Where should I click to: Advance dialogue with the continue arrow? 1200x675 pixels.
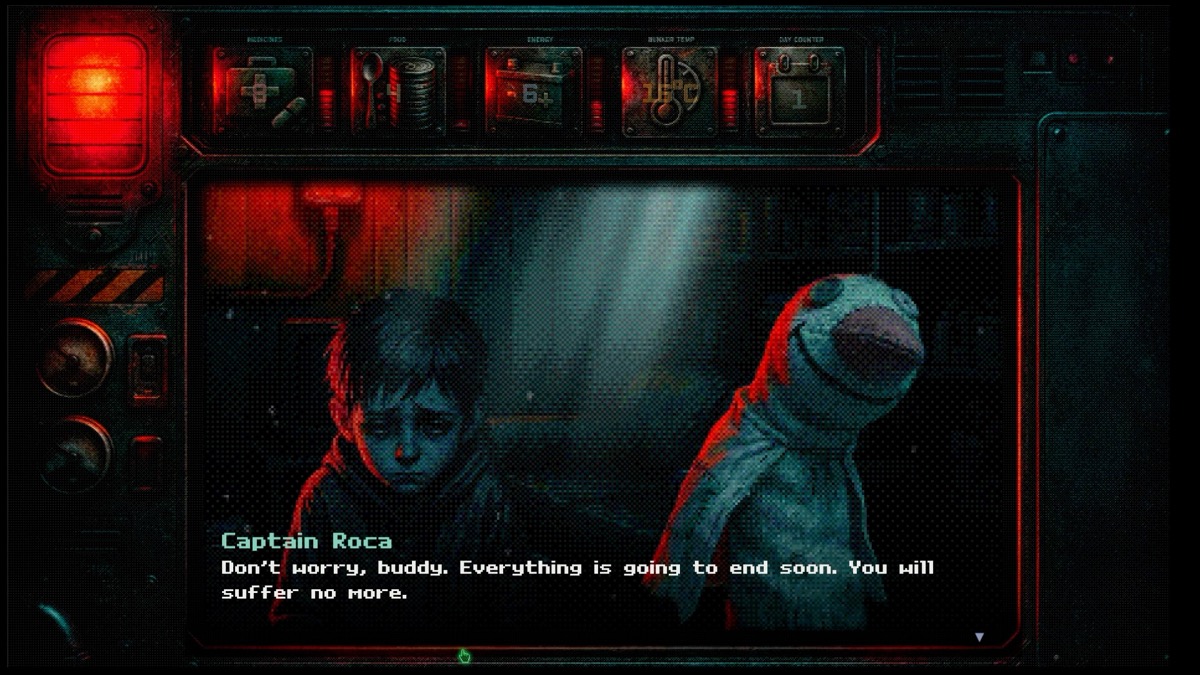point(979,637)
